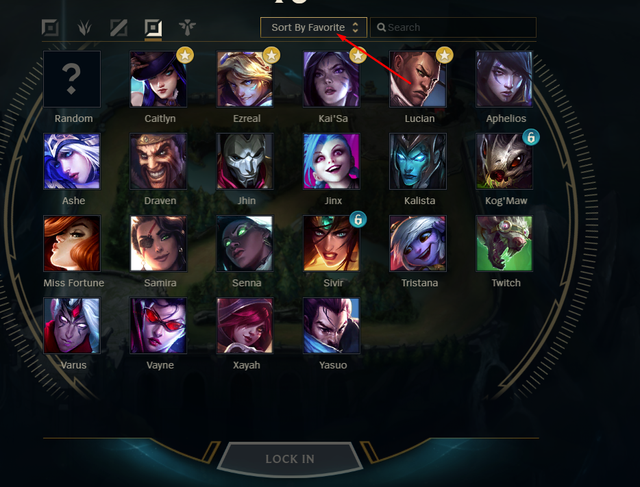Image resolution: width=640 pixels, height=487 pixels.
Task: Choose Lucian as your champion
Action: [x=418, y=79]
